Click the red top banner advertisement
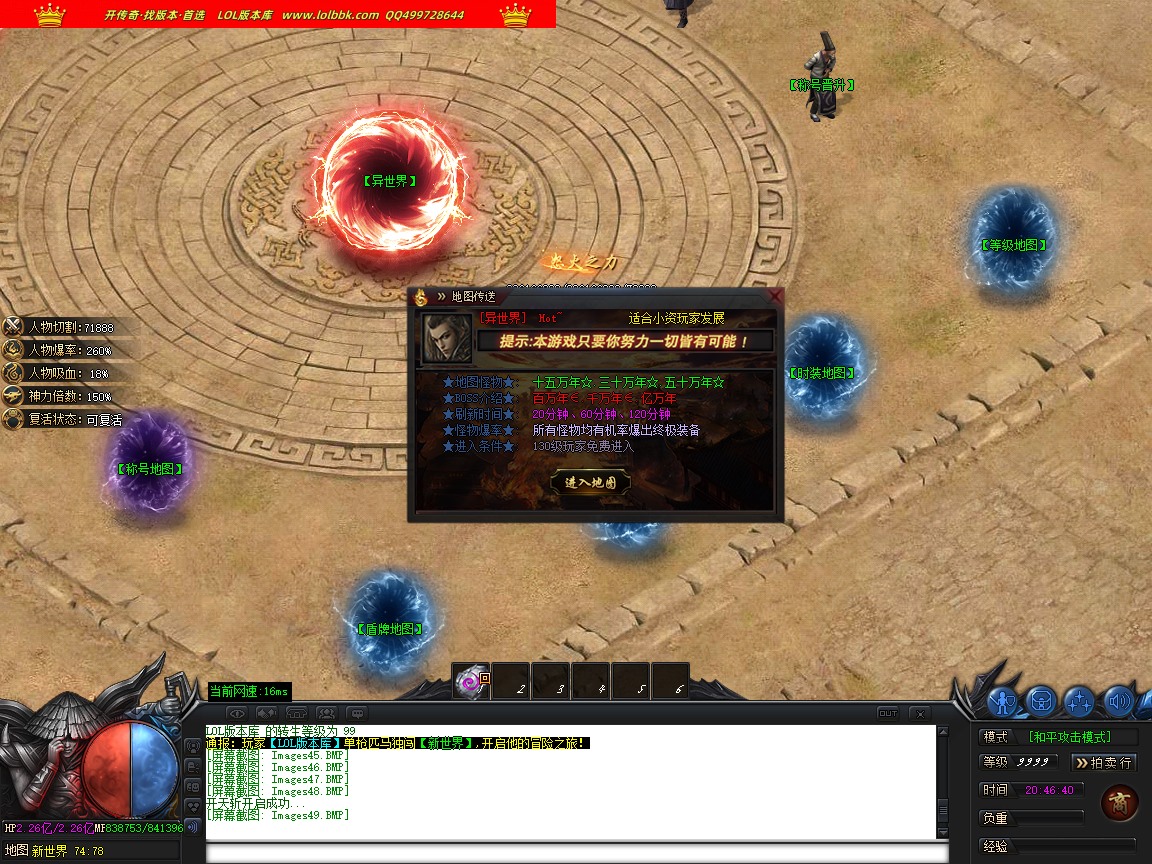This screenshot has width=1152, height=864. click(x=278, y=14)
